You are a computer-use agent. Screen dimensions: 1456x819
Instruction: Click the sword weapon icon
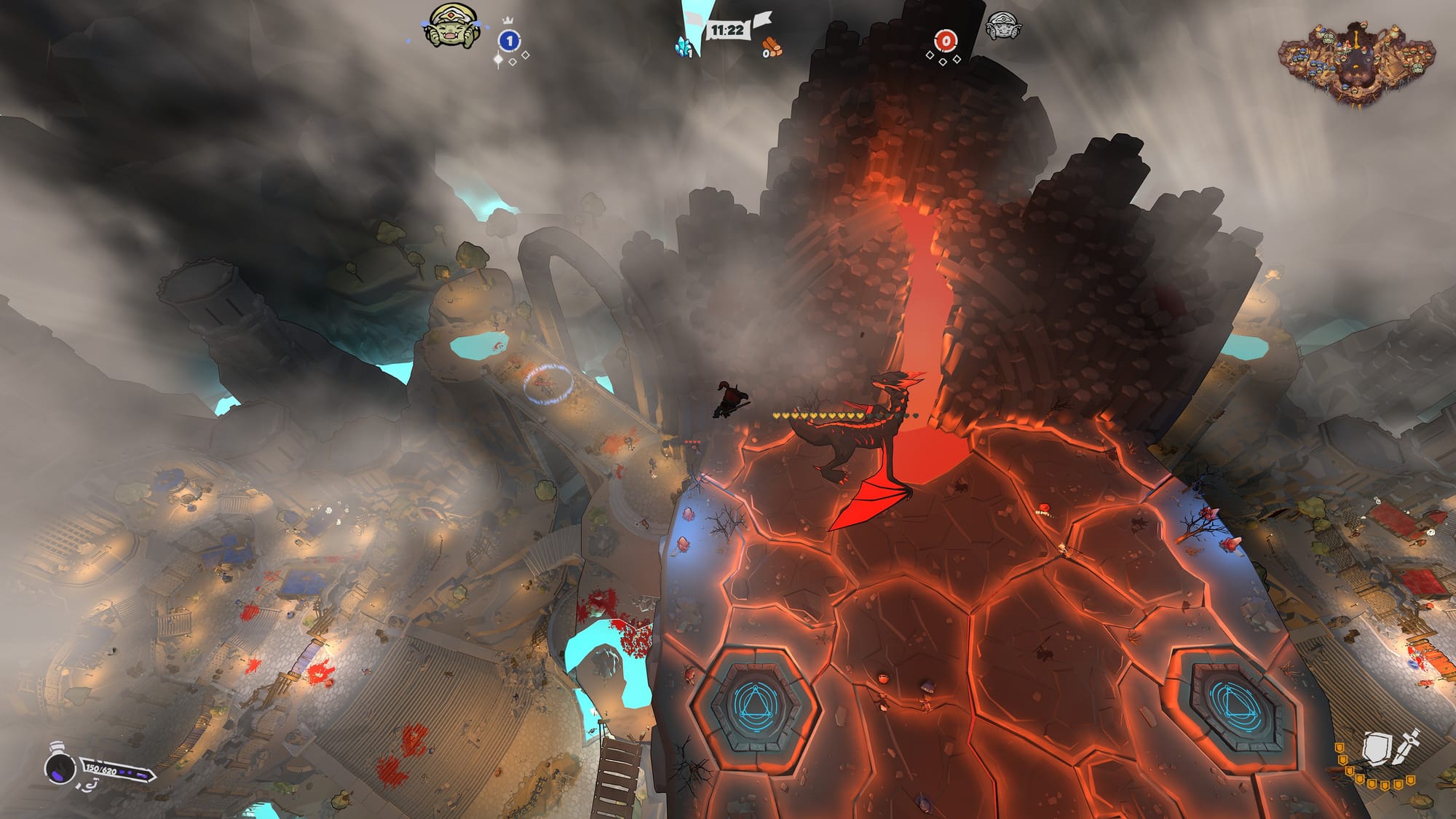pyautogui.click(x=1407, y=744)
